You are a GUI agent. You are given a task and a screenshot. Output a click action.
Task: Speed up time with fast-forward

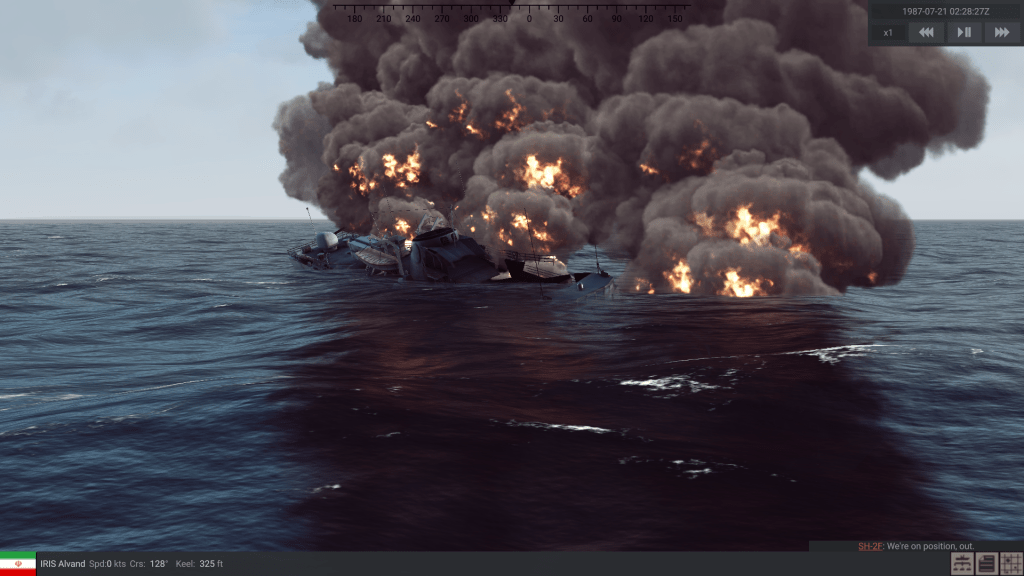1000,32
